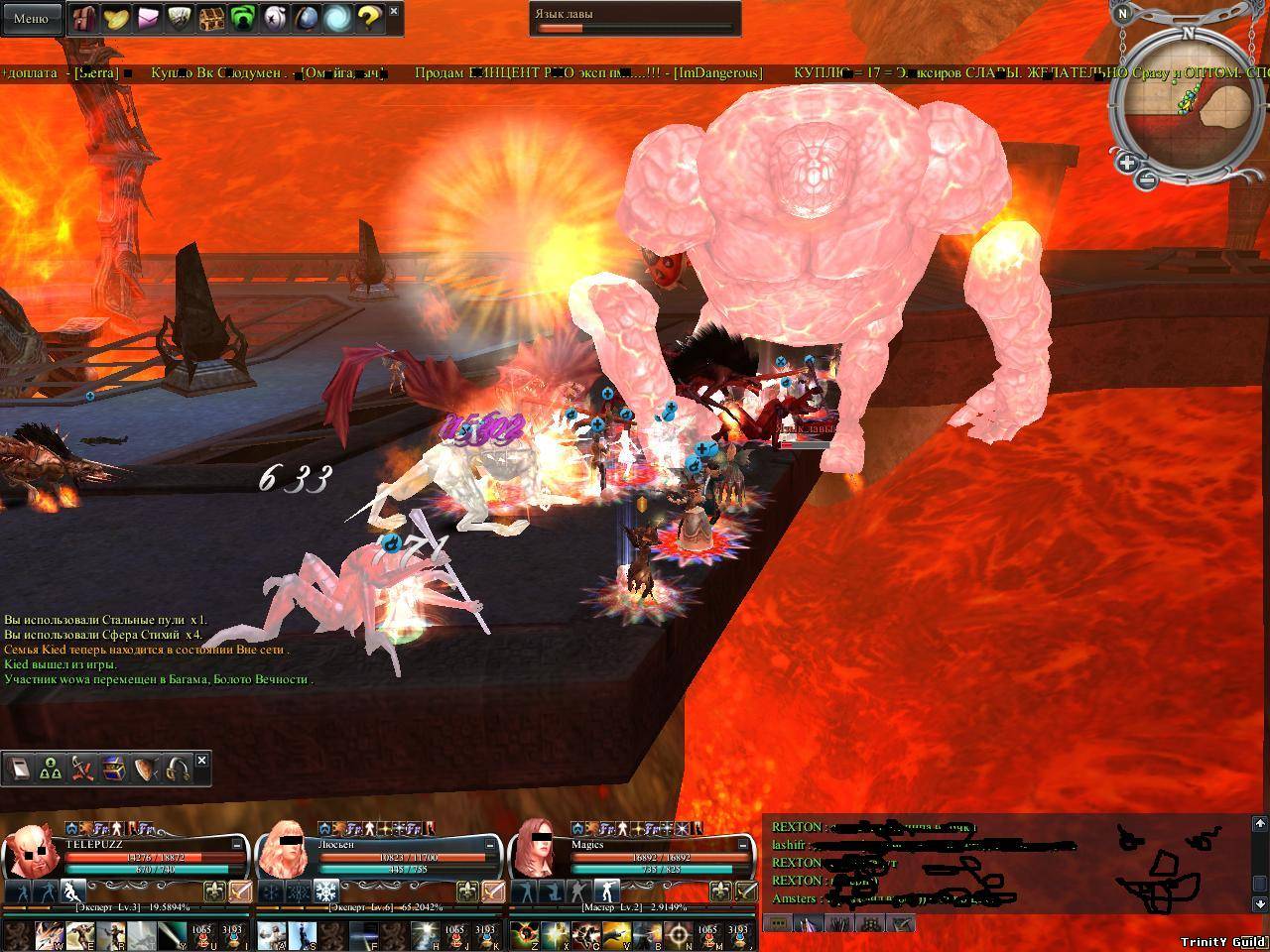Open the pink envelope mail icon
The width and height of the screenshot is (1270, 952).
pyautogui.click(x=148, y=18)
